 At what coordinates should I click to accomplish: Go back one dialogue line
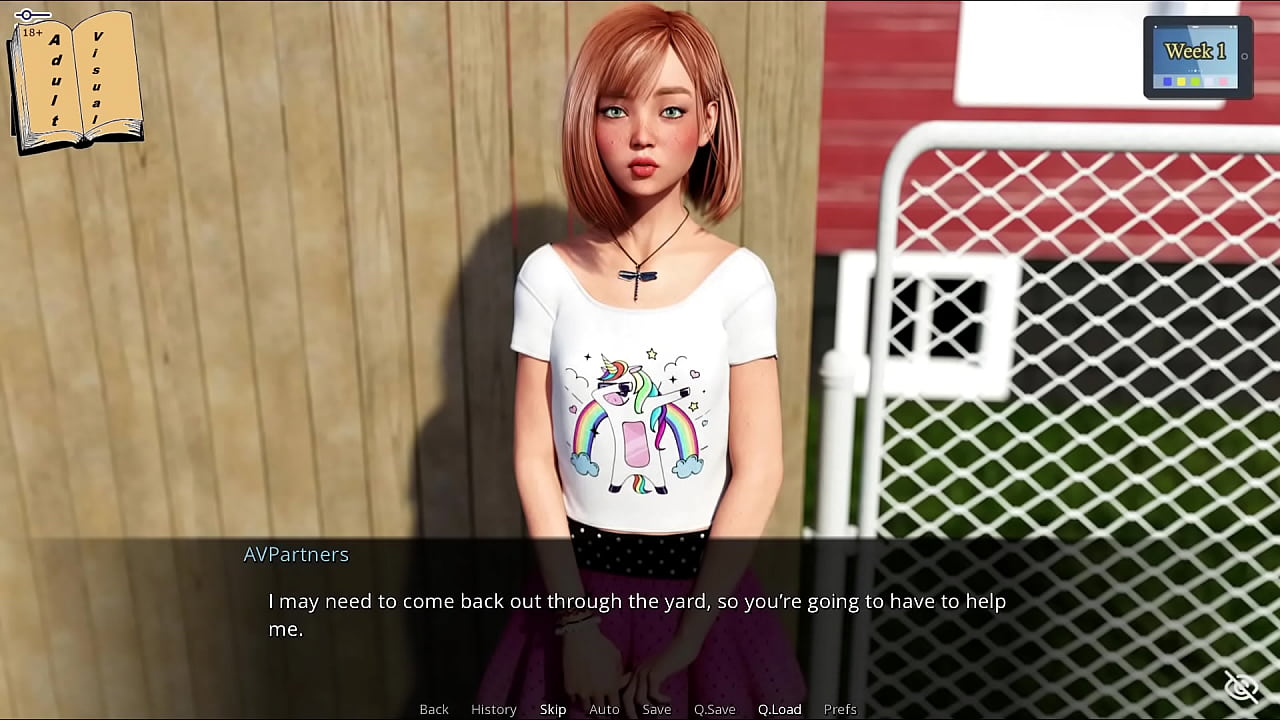[434, 709]
